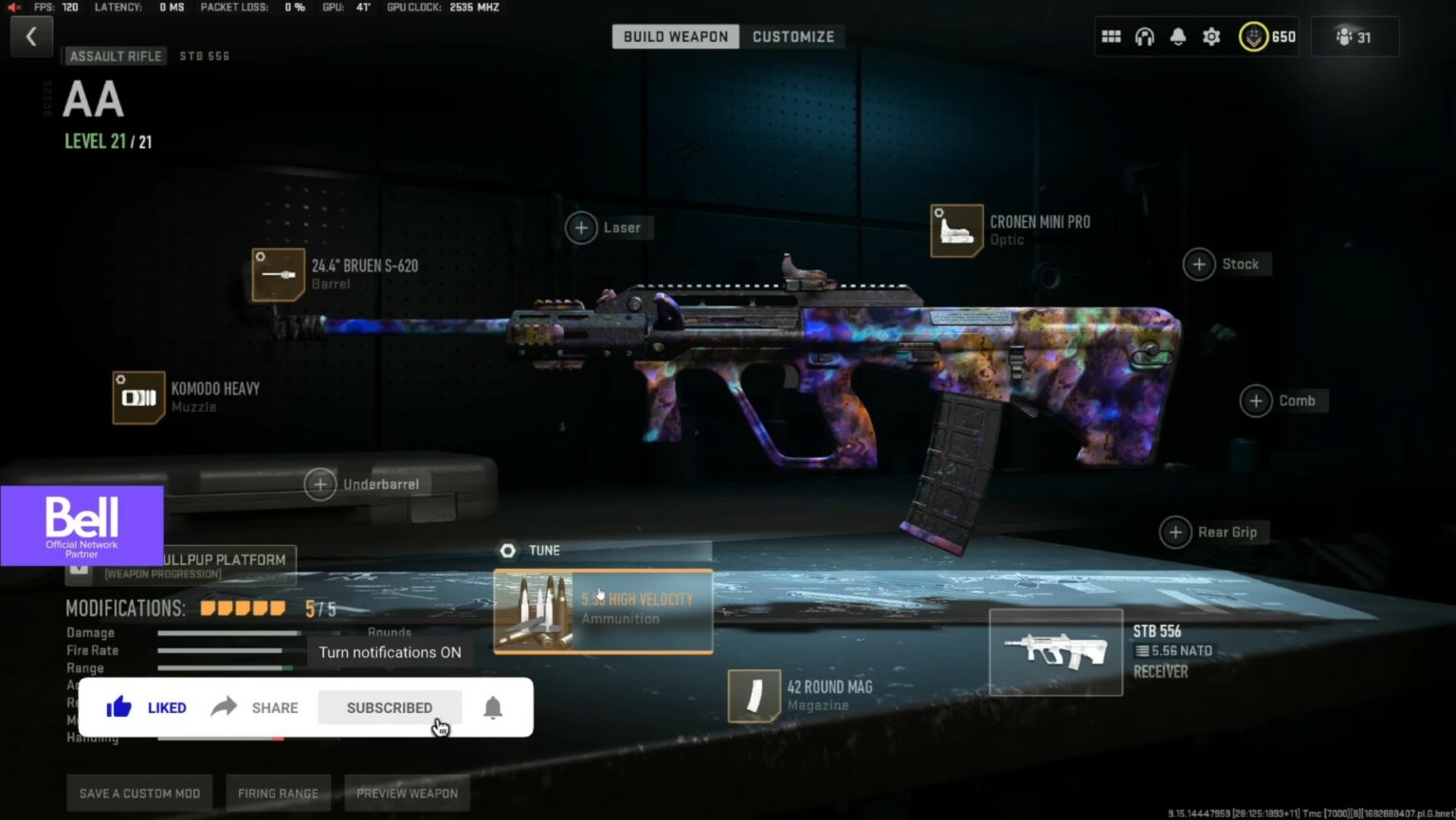The width and height of the screenshot is (1456, 820).
Task: Toggle the Subscribed state
Action: pyautogui.click(x=390, y=707)
